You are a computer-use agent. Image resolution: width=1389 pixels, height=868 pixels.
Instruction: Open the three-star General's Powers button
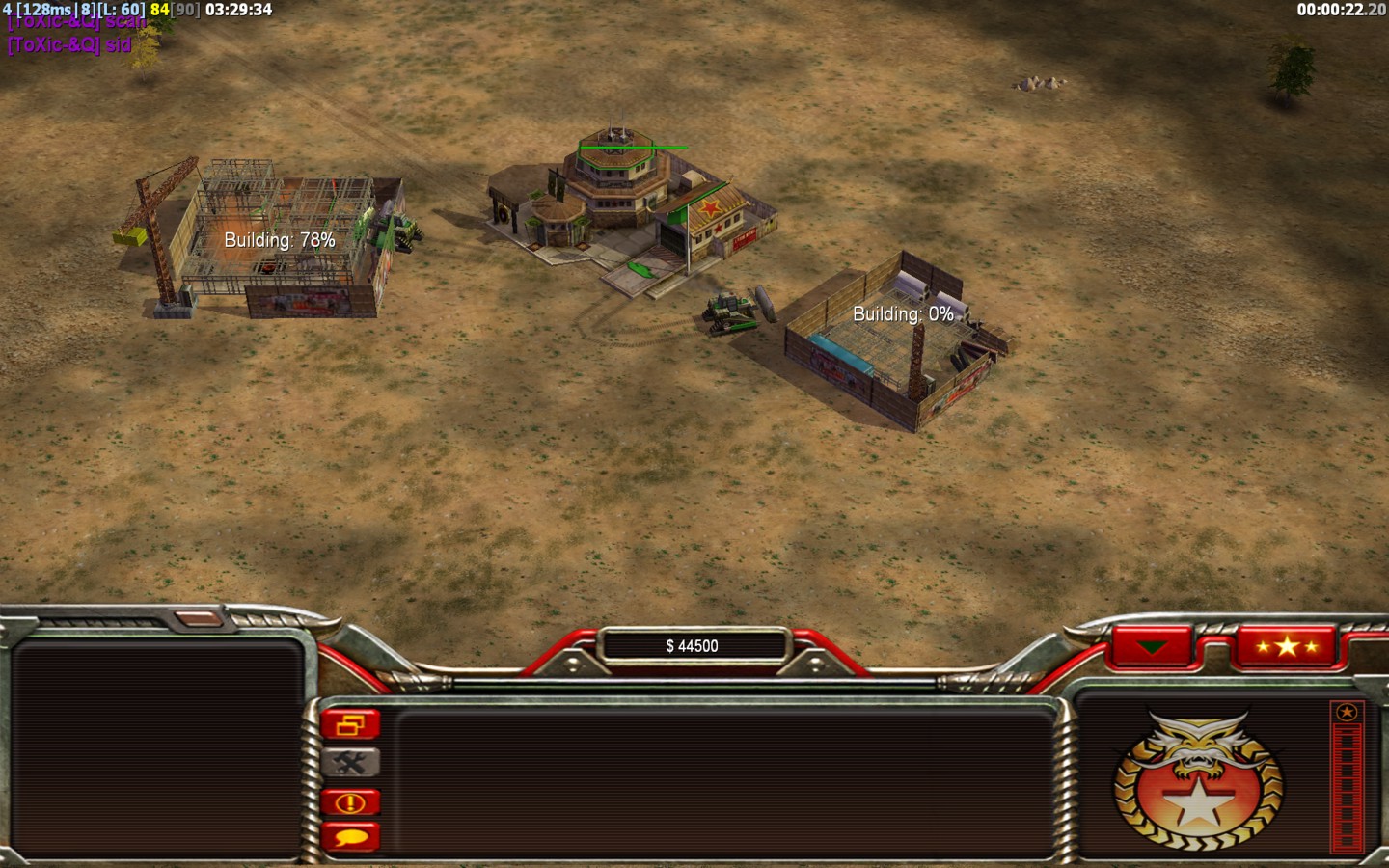click(x=1286, y=646)
